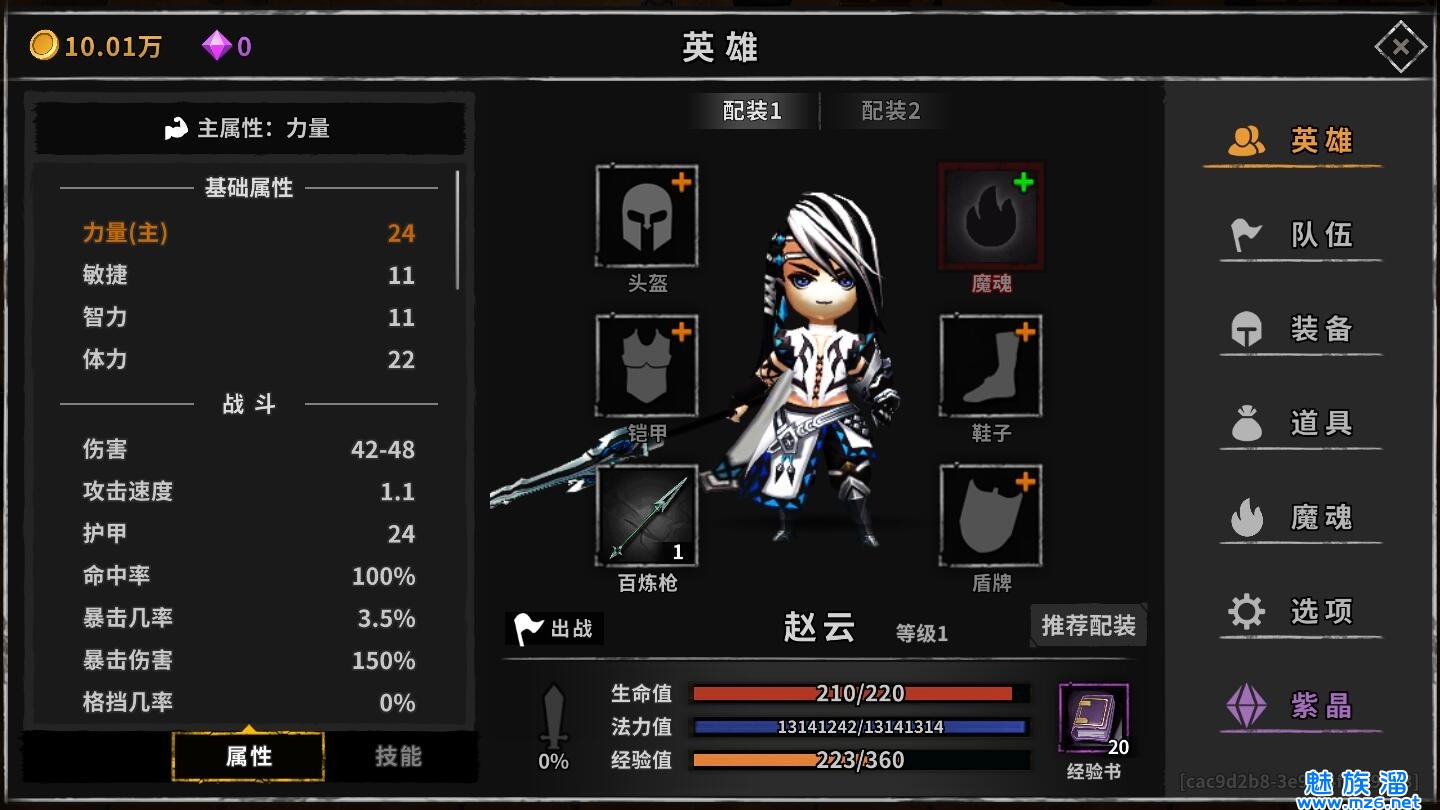Switch to the 配装2 loadout tab

click(x=890, y=111)
